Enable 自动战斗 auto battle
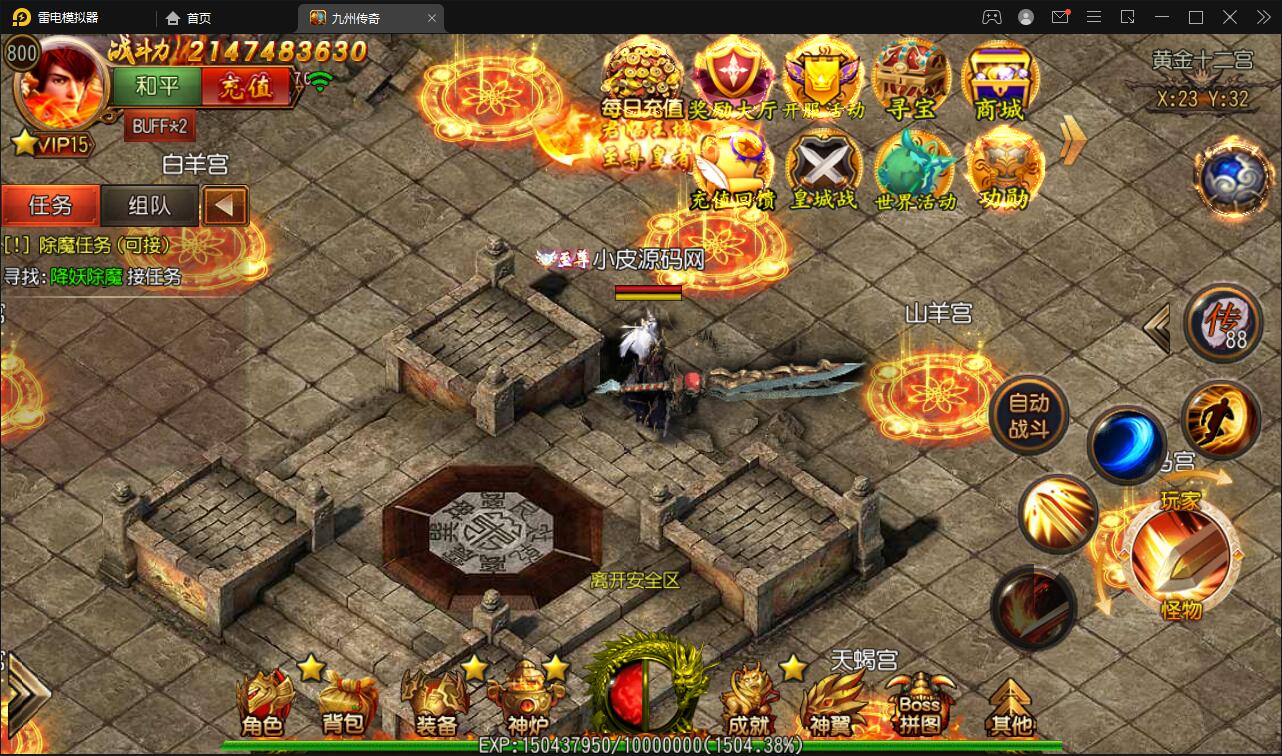Viewport: 1282px width, 756px height. coord(1029,415)
